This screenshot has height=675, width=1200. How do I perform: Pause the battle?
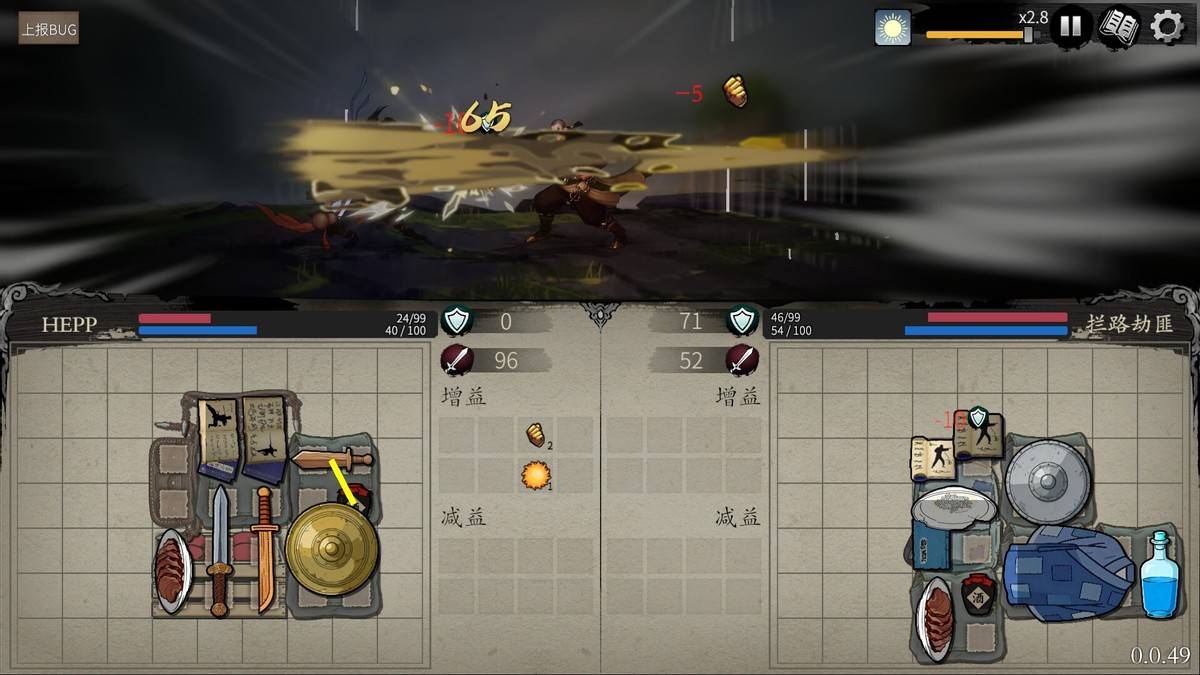[1070, 26]
